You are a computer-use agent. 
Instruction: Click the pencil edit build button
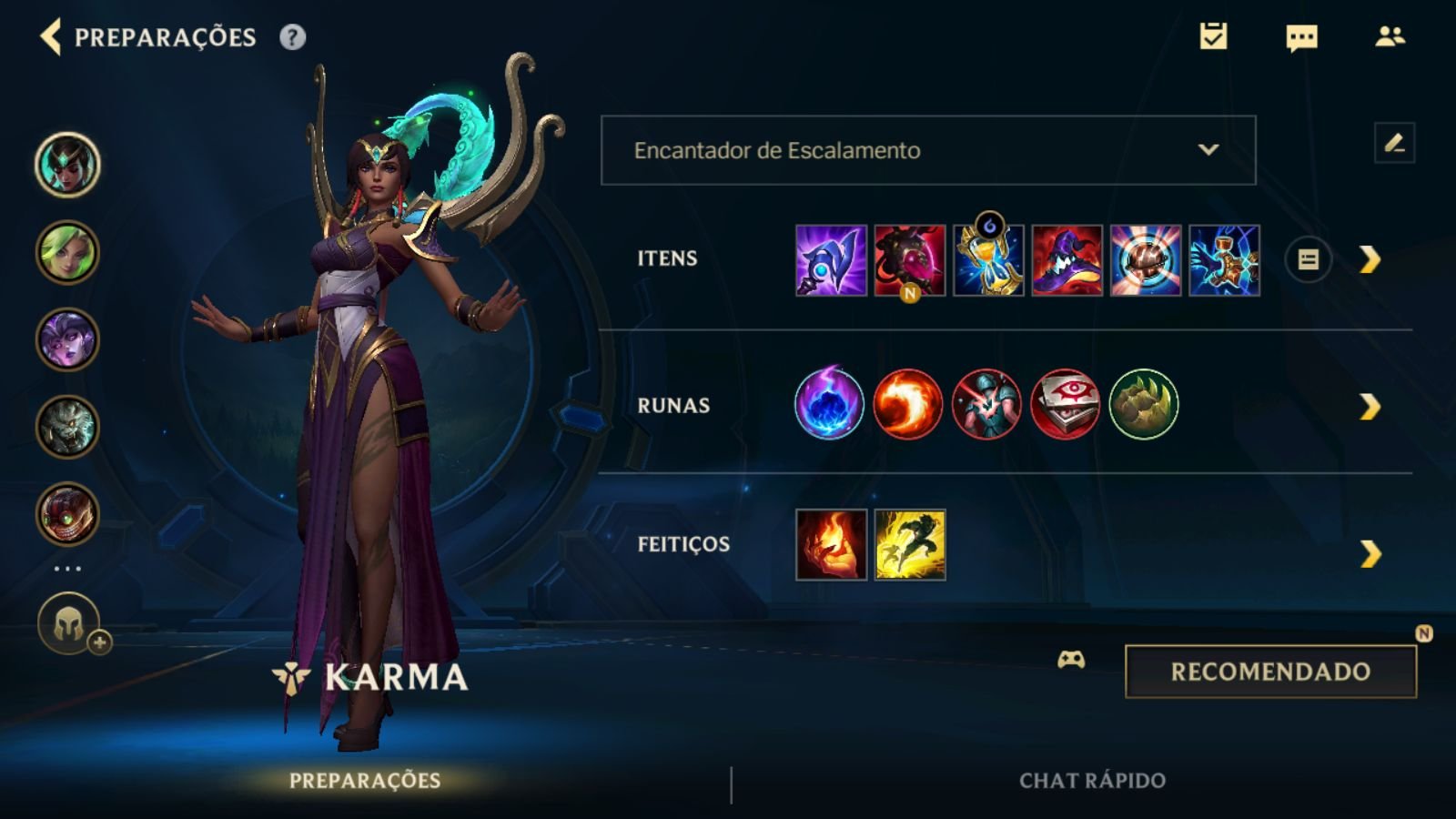click(x=1394, y=143)
